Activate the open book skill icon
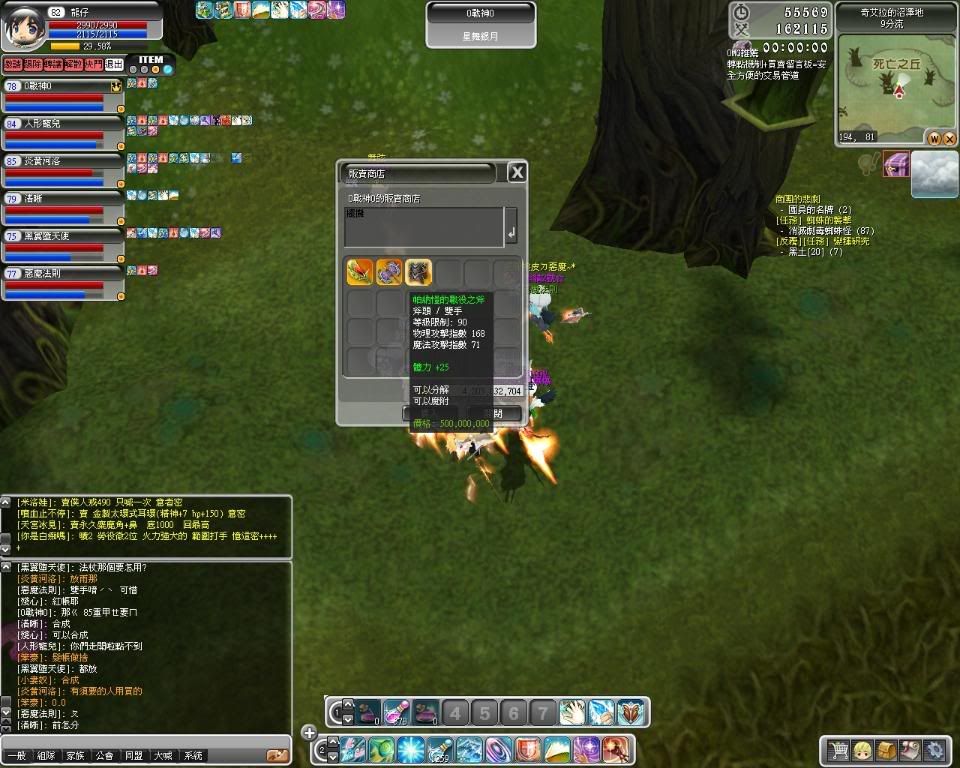 631,712
